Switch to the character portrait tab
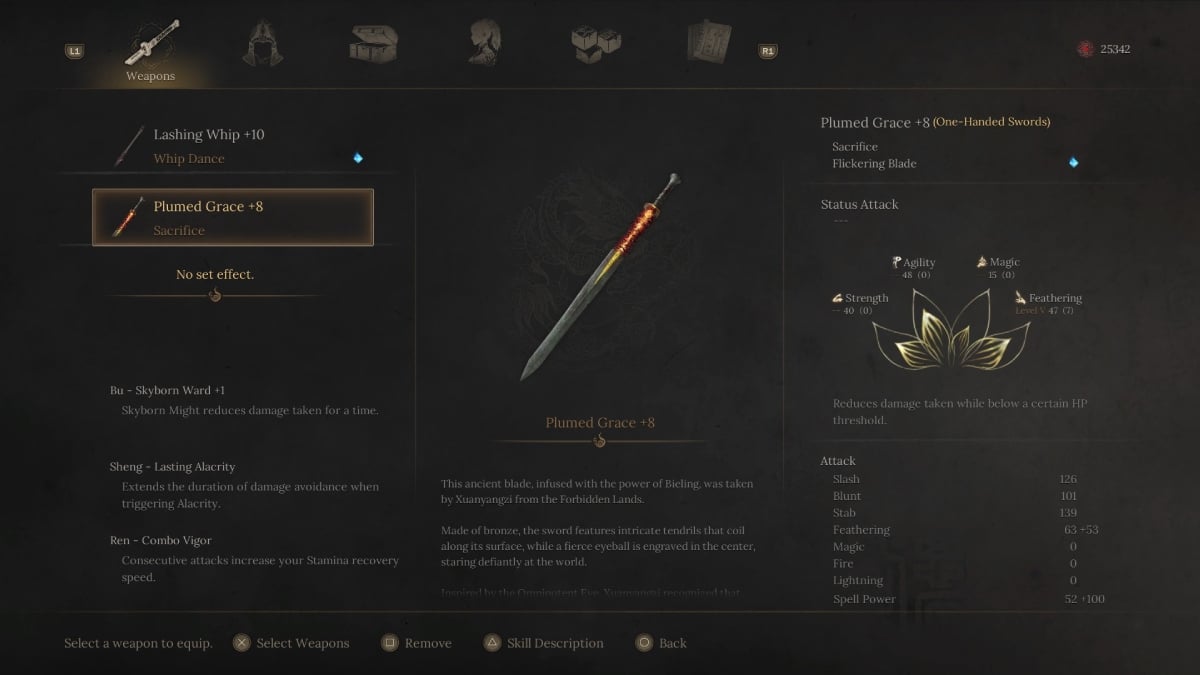The height and width of the screenshot is (675, 1200). pos(484,43)
